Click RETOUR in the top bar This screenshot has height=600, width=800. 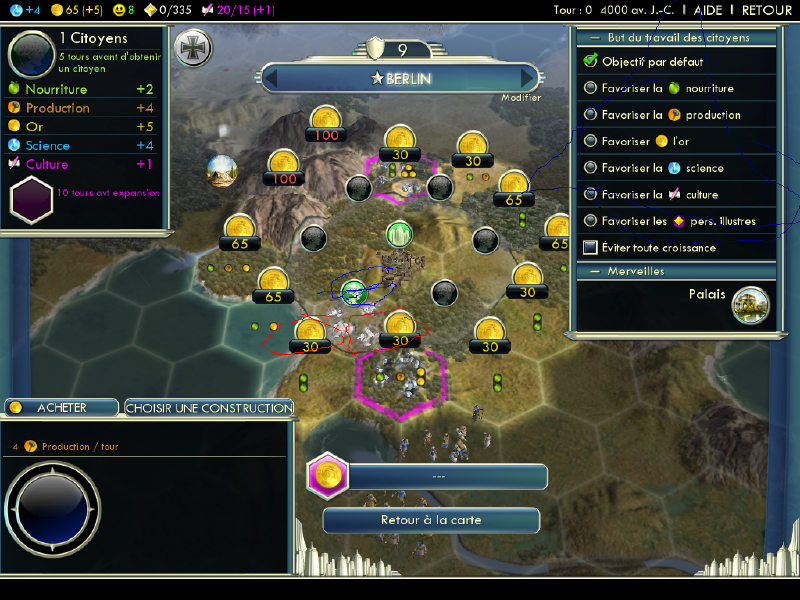click(767, 9)
